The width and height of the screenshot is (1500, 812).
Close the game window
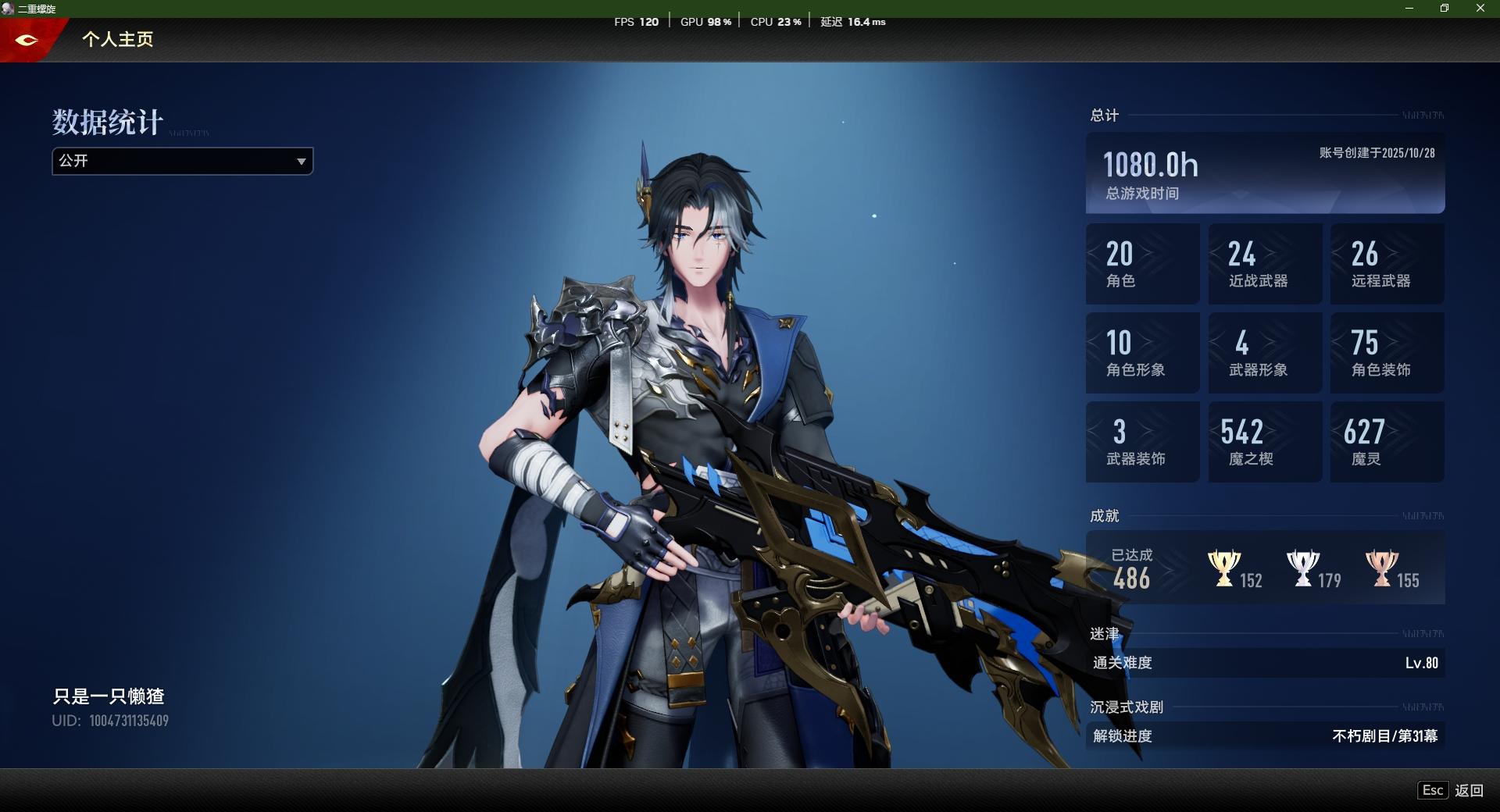point(1480,9)
